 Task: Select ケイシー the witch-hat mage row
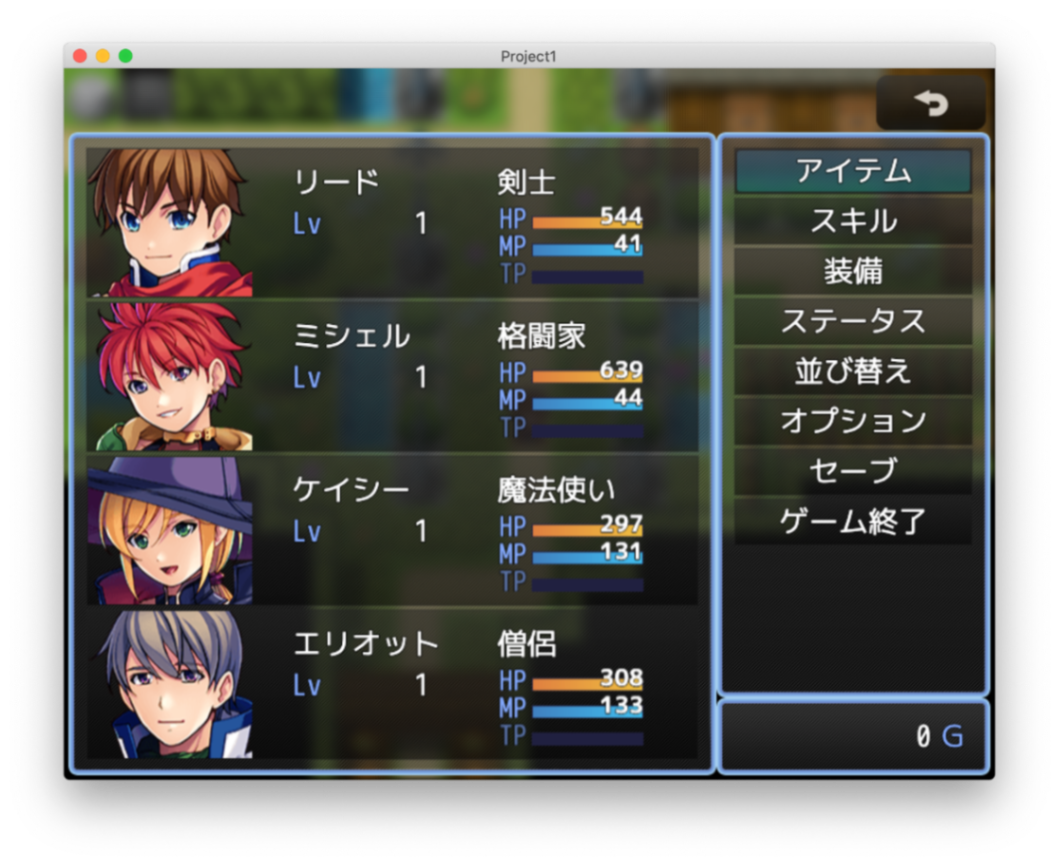[392, 529]
